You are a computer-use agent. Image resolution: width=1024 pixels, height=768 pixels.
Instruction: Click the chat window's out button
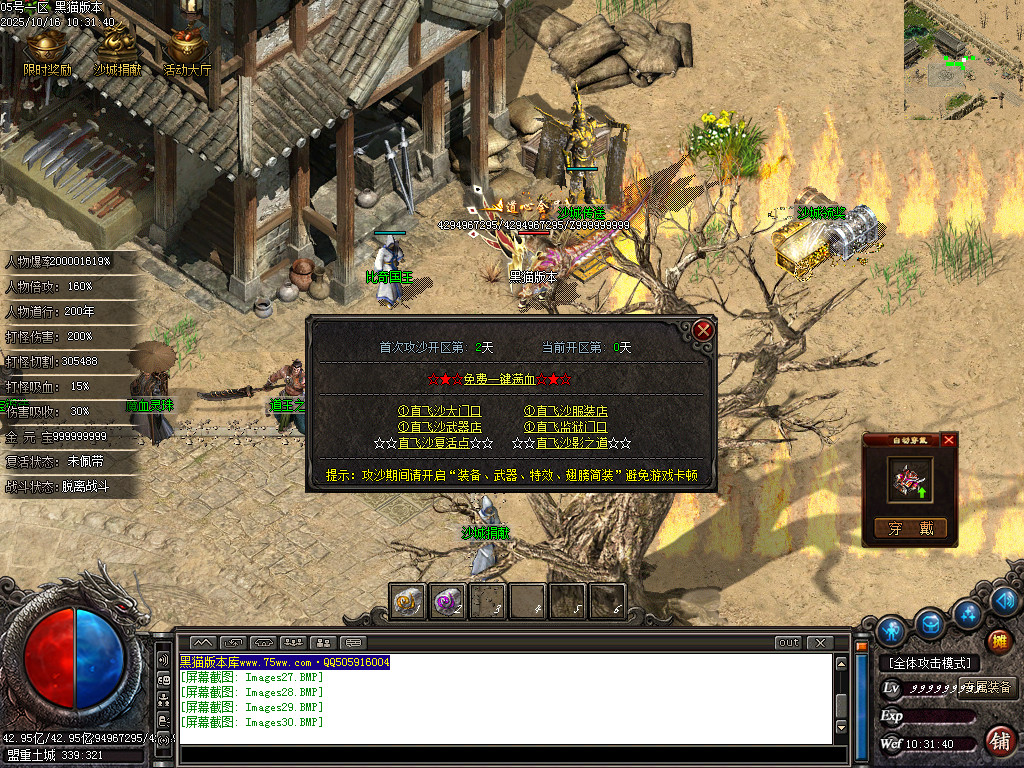(x=789, y=642)
